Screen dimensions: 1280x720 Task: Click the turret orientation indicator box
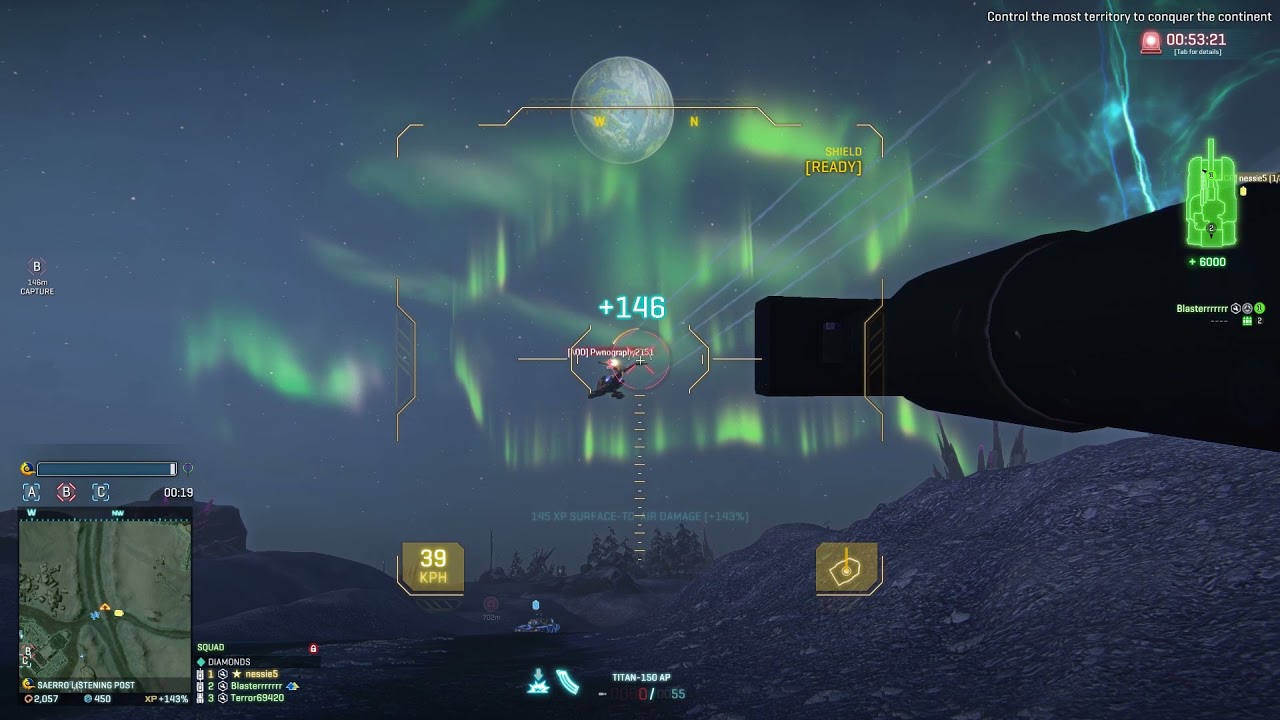tap(847, 568)
